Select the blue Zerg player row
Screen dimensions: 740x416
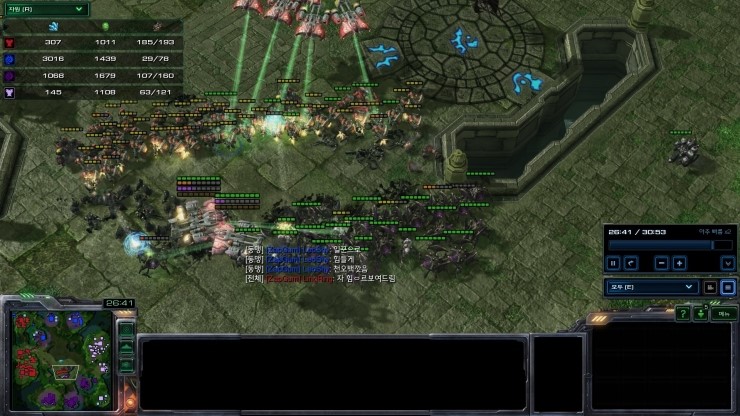[92, 59]
